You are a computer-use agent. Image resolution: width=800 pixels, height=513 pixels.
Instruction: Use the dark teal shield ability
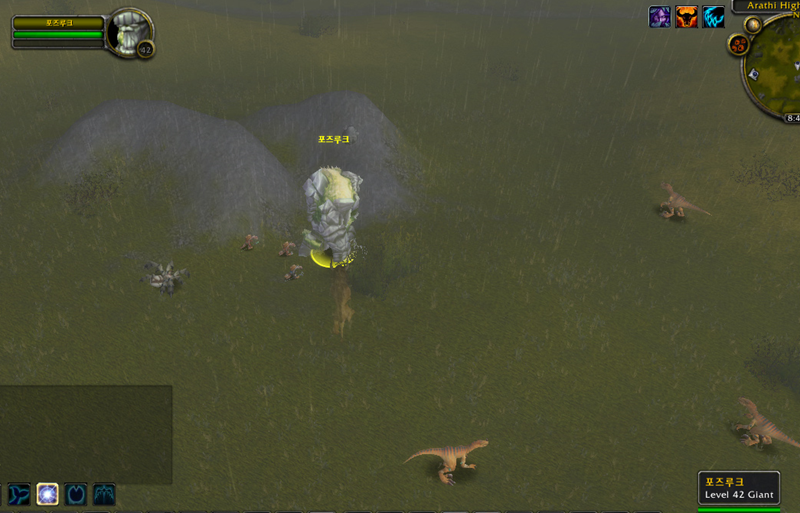(76, 494)
